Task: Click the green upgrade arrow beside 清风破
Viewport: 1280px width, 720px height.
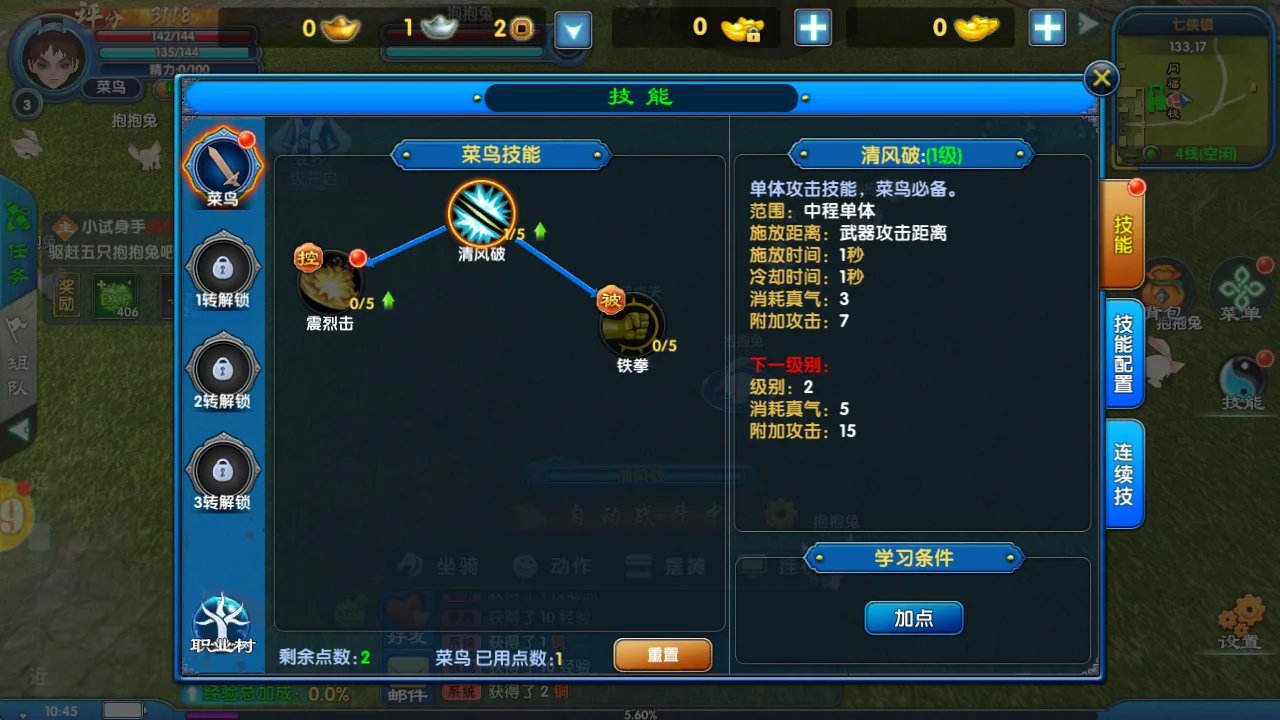Action: [539, 230]
